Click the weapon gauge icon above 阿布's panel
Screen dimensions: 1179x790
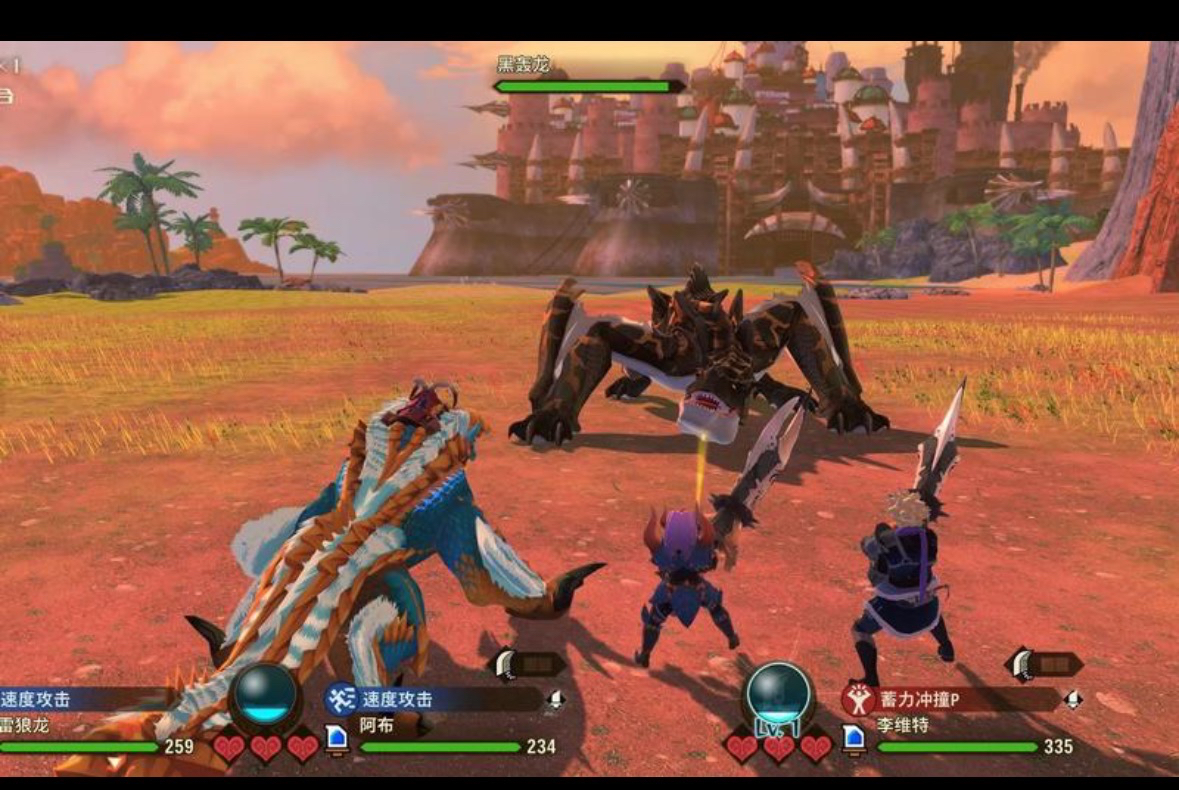tap(527, 664)
